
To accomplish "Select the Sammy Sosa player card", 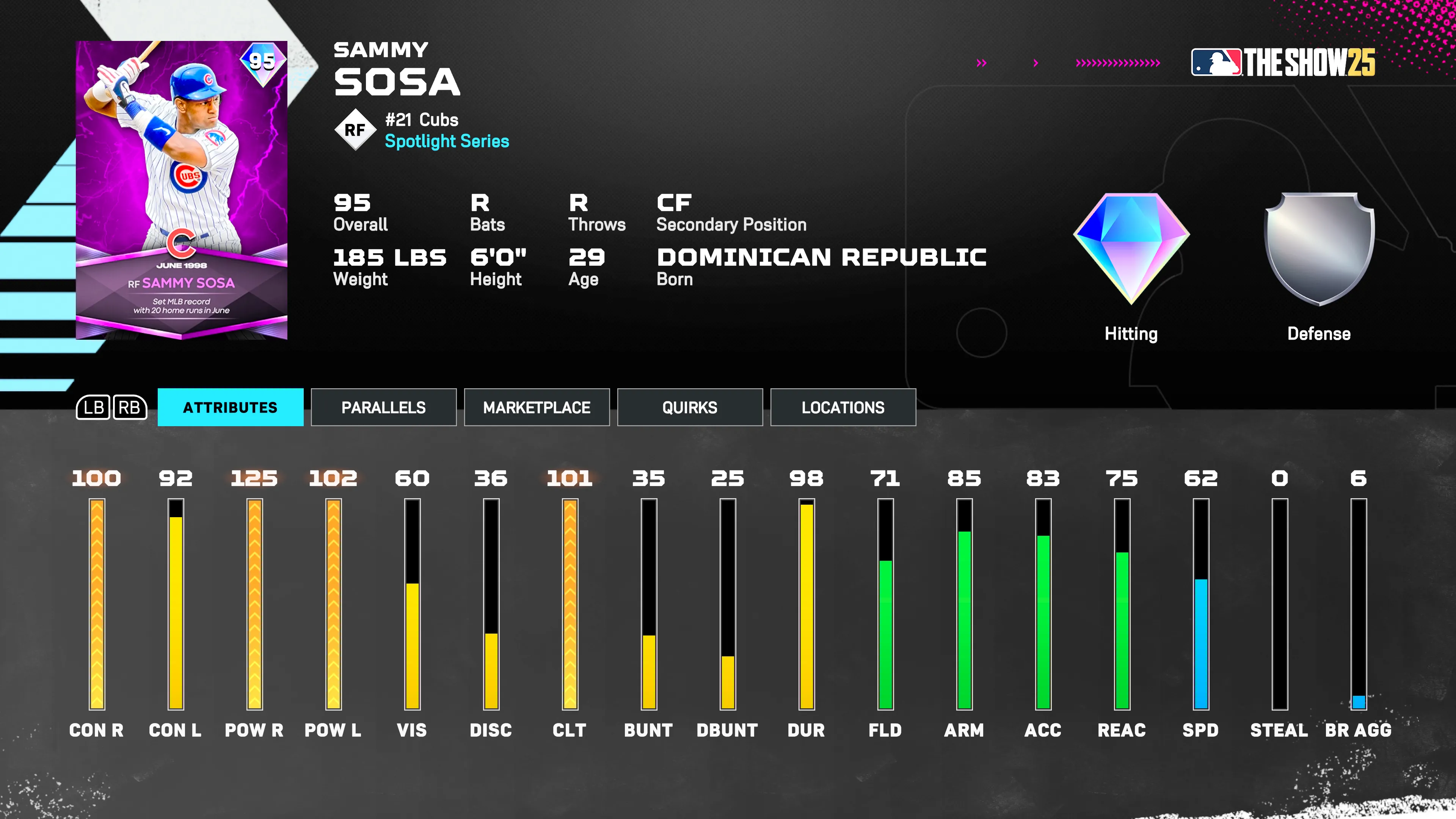I will point(182,190).
